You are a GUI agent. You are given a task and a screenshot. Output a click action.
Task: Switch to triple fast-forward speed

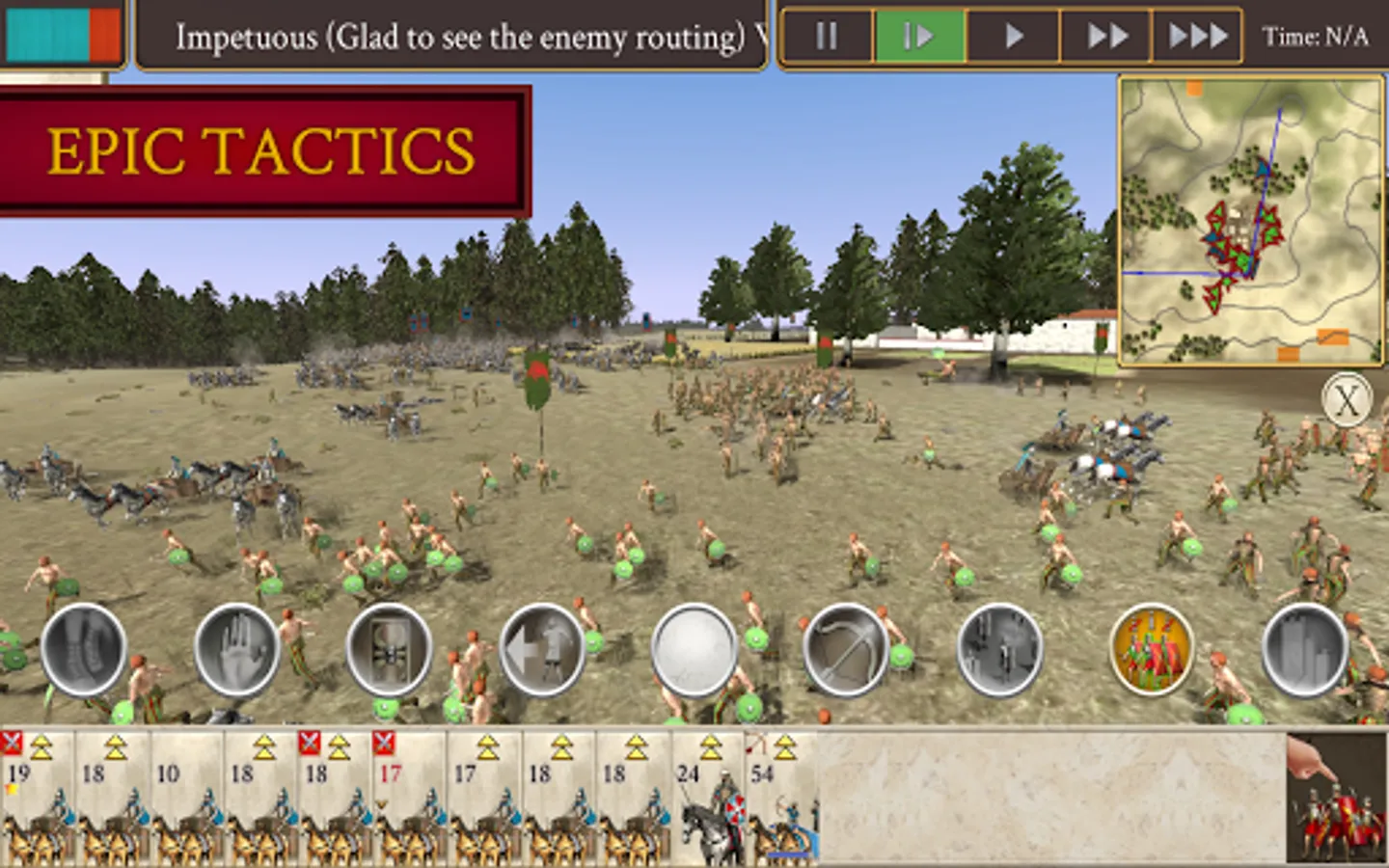click(x=1197, y=37)
